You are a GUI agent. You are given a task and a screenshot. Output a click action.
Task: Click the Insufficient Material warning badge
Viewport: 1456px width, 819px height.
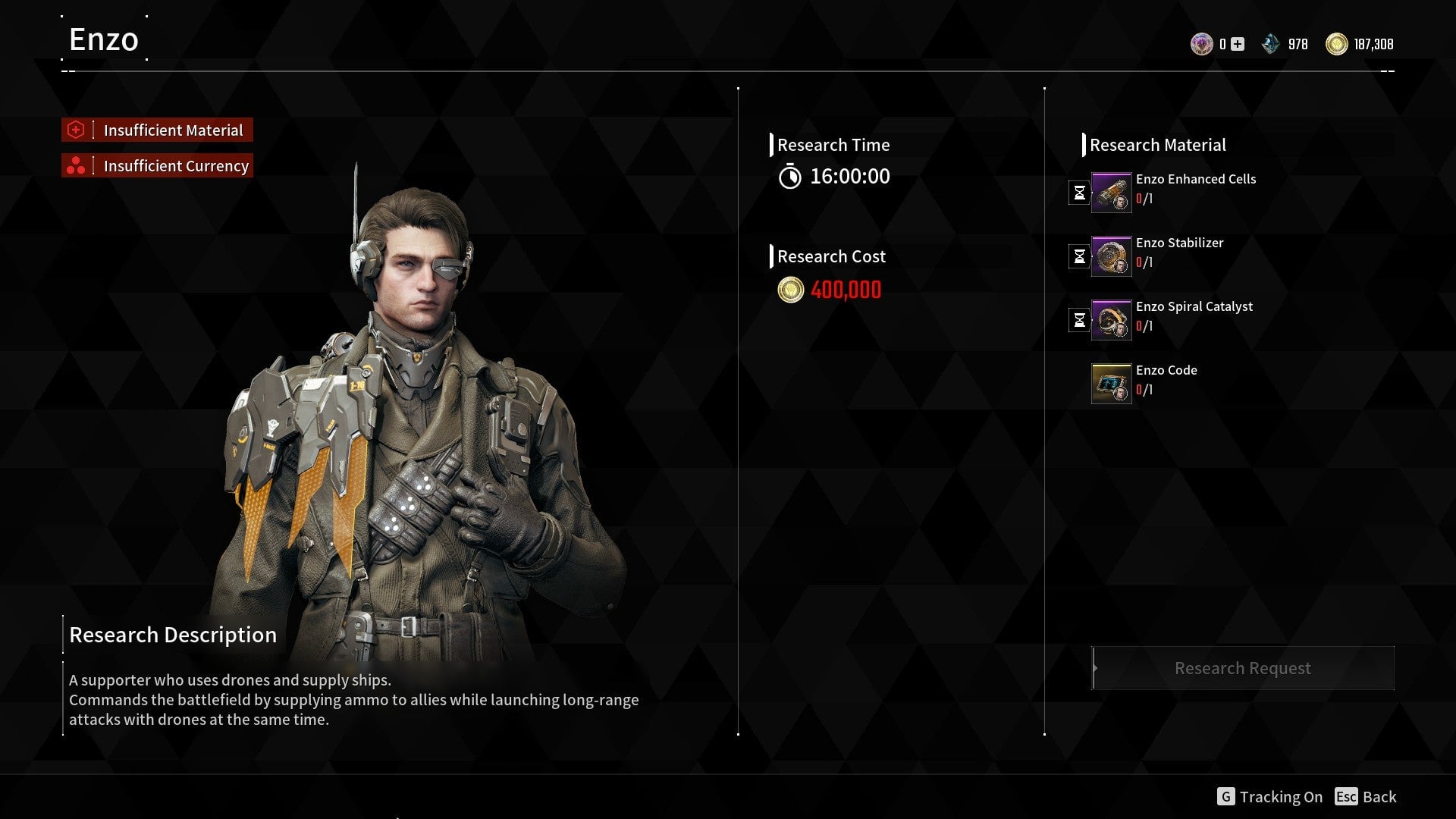[156, 130]
